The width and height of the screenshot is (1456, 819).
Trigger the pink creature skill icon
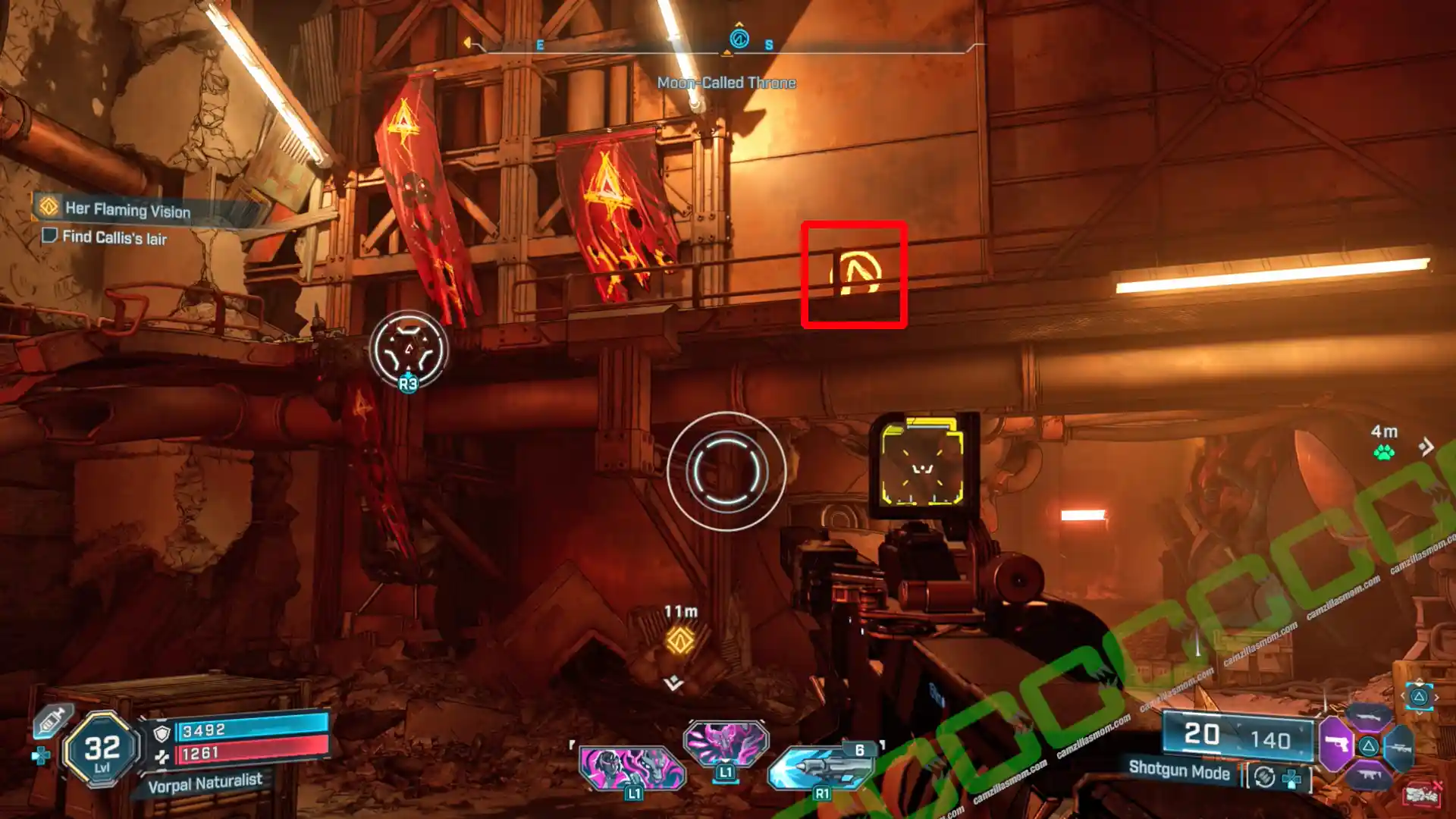(726, 742)
